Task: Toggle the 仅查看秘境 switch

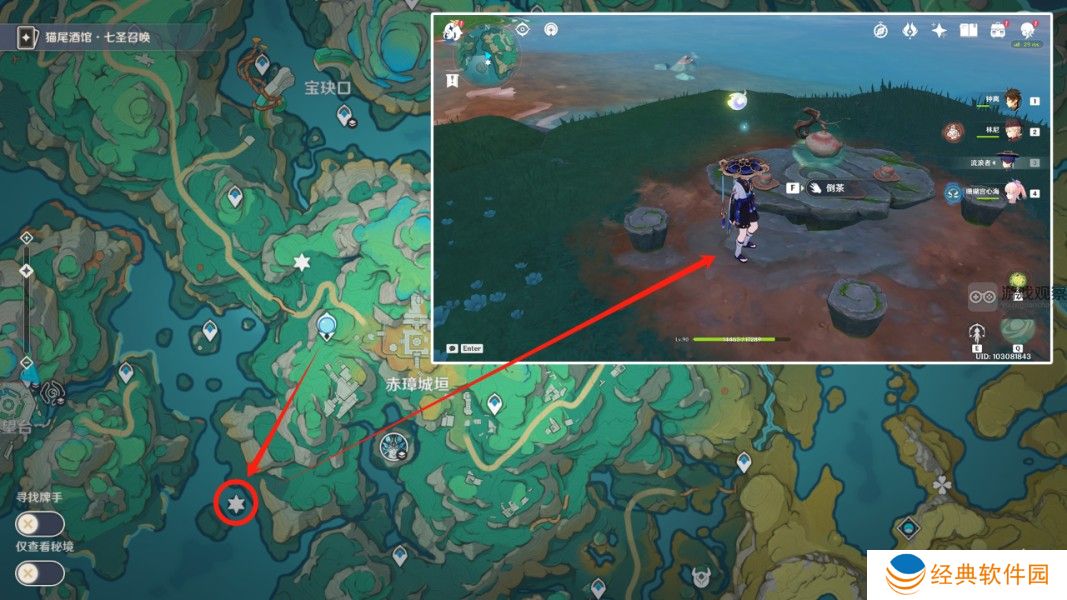Action: [40, 573]
